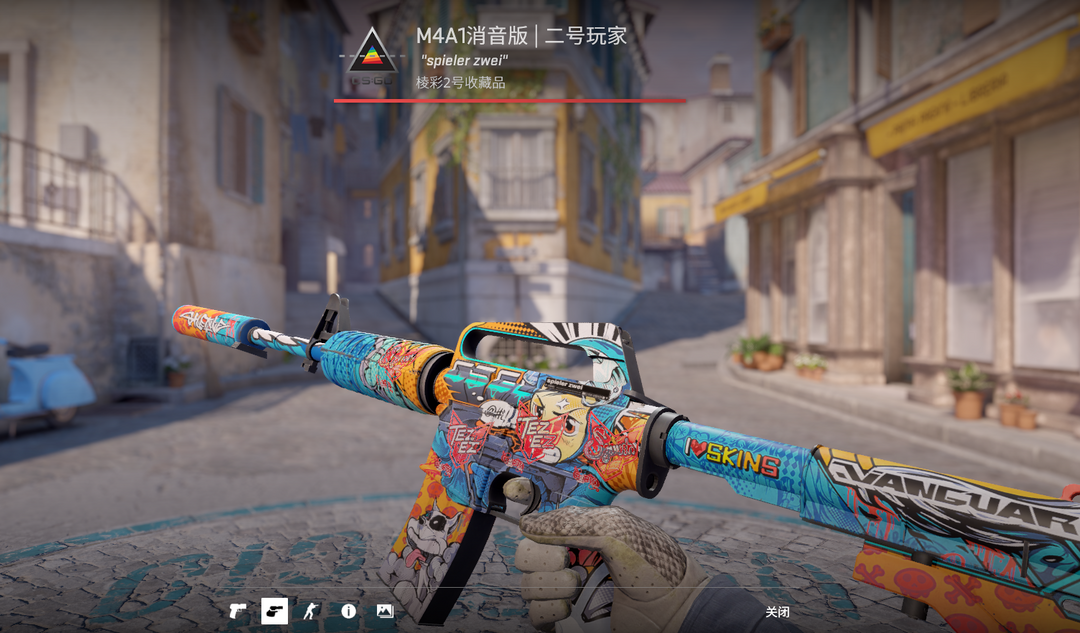Click the picture icon to change background scenery
1080x633 pixels.
coord(385,611)
